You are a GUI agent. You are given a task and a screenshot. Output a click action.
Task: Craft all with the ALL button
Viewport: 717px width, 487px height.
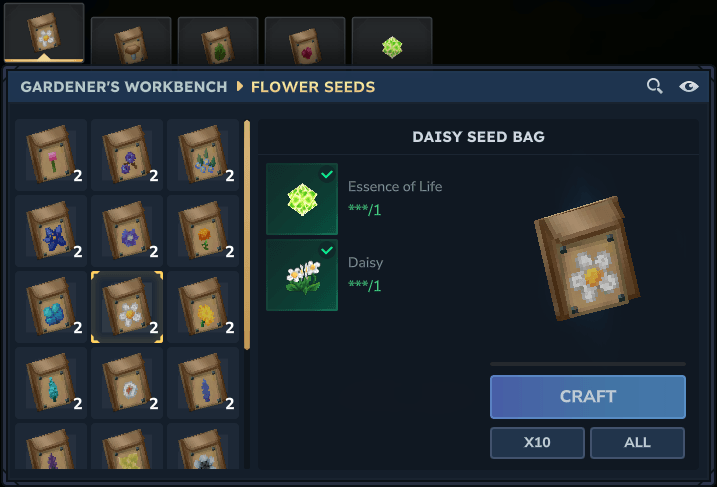pyautogui.click(x=637, y=442)
